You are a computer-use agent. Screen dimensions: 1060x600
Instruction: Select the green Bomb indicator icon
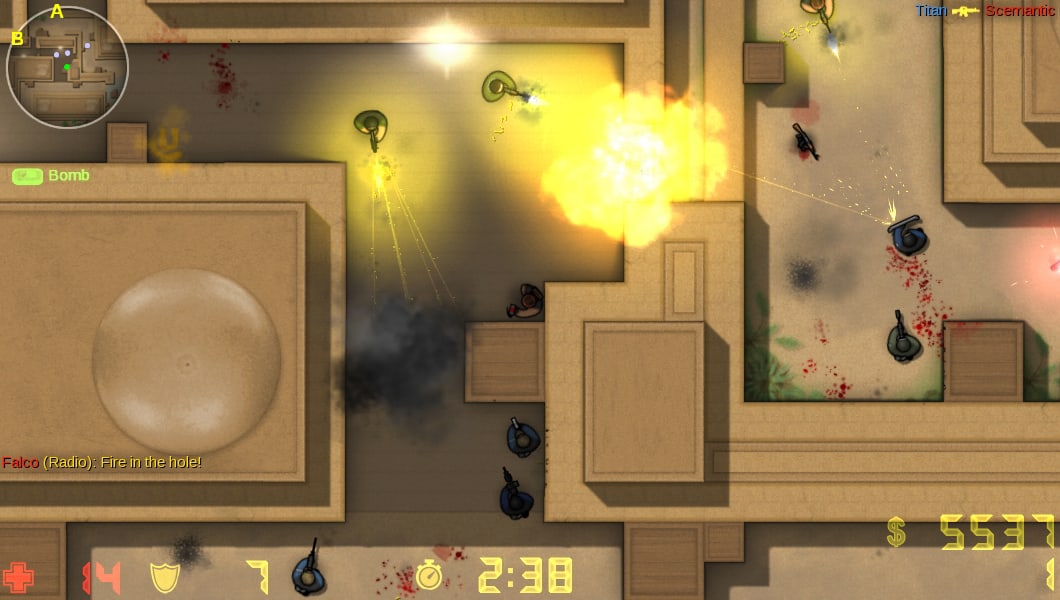27,176
